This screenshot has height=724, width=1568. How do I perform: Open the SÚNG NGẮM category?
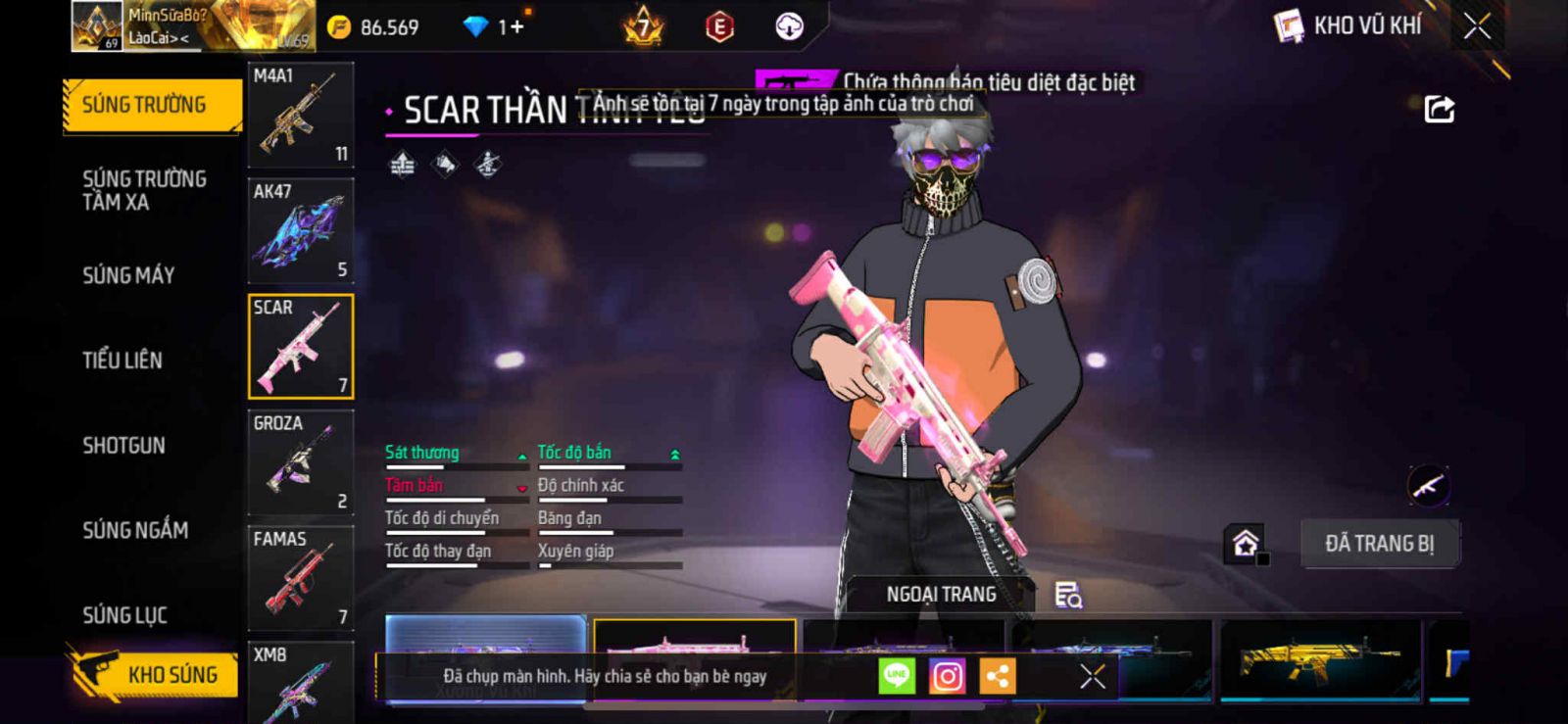click(135, 530)
